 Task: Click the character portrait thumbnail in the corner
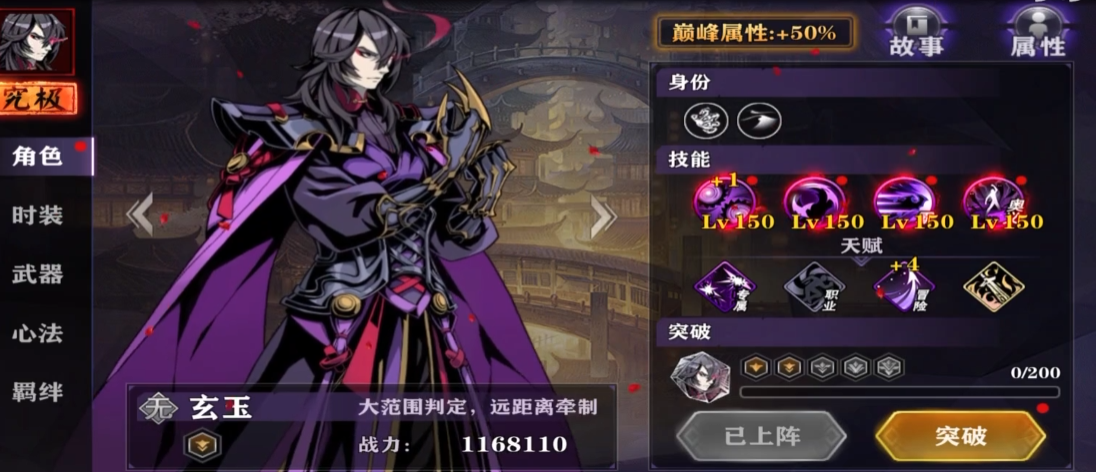pos(37,41)
